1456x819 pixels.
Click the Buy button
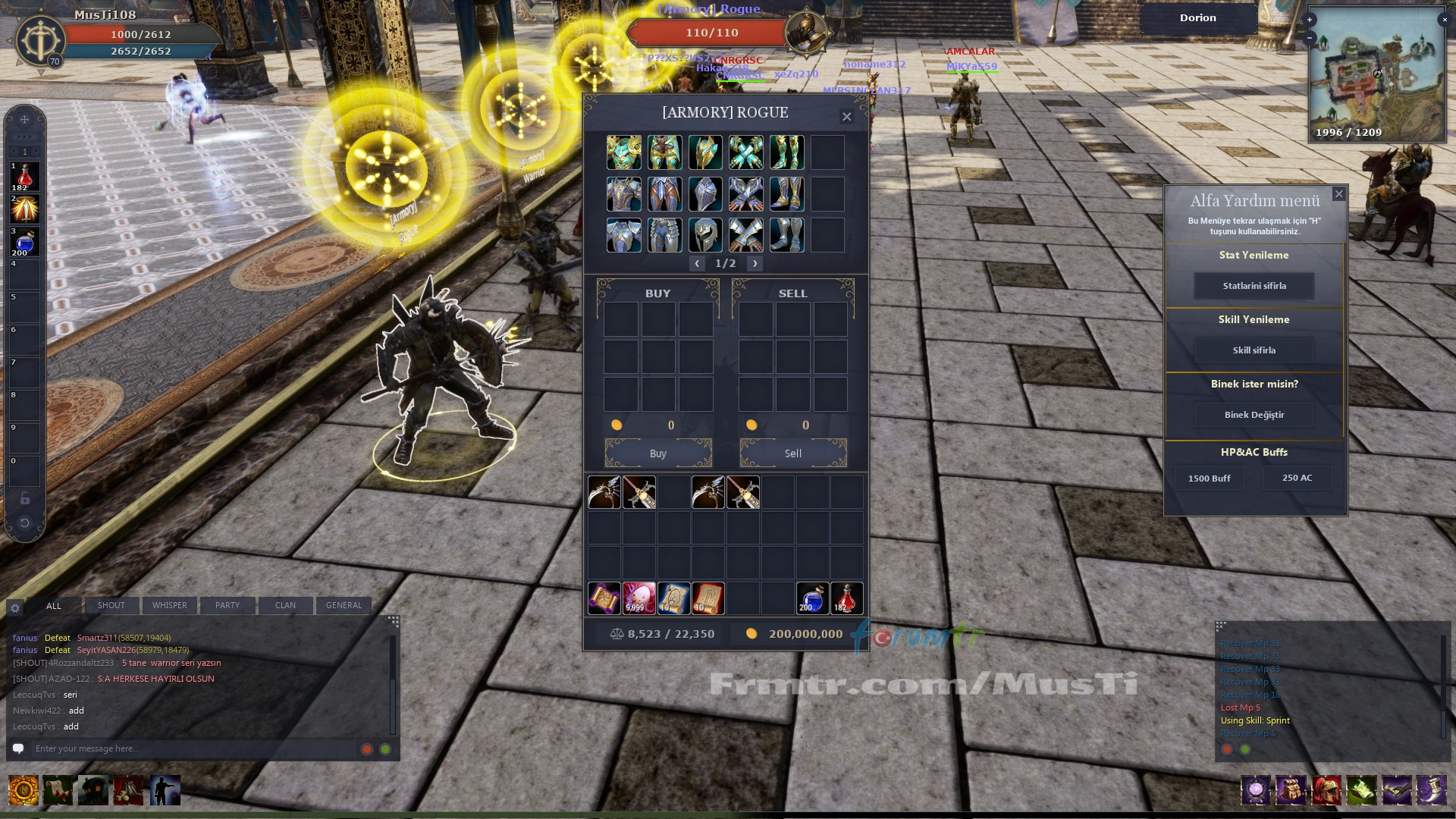click(657, 453)
